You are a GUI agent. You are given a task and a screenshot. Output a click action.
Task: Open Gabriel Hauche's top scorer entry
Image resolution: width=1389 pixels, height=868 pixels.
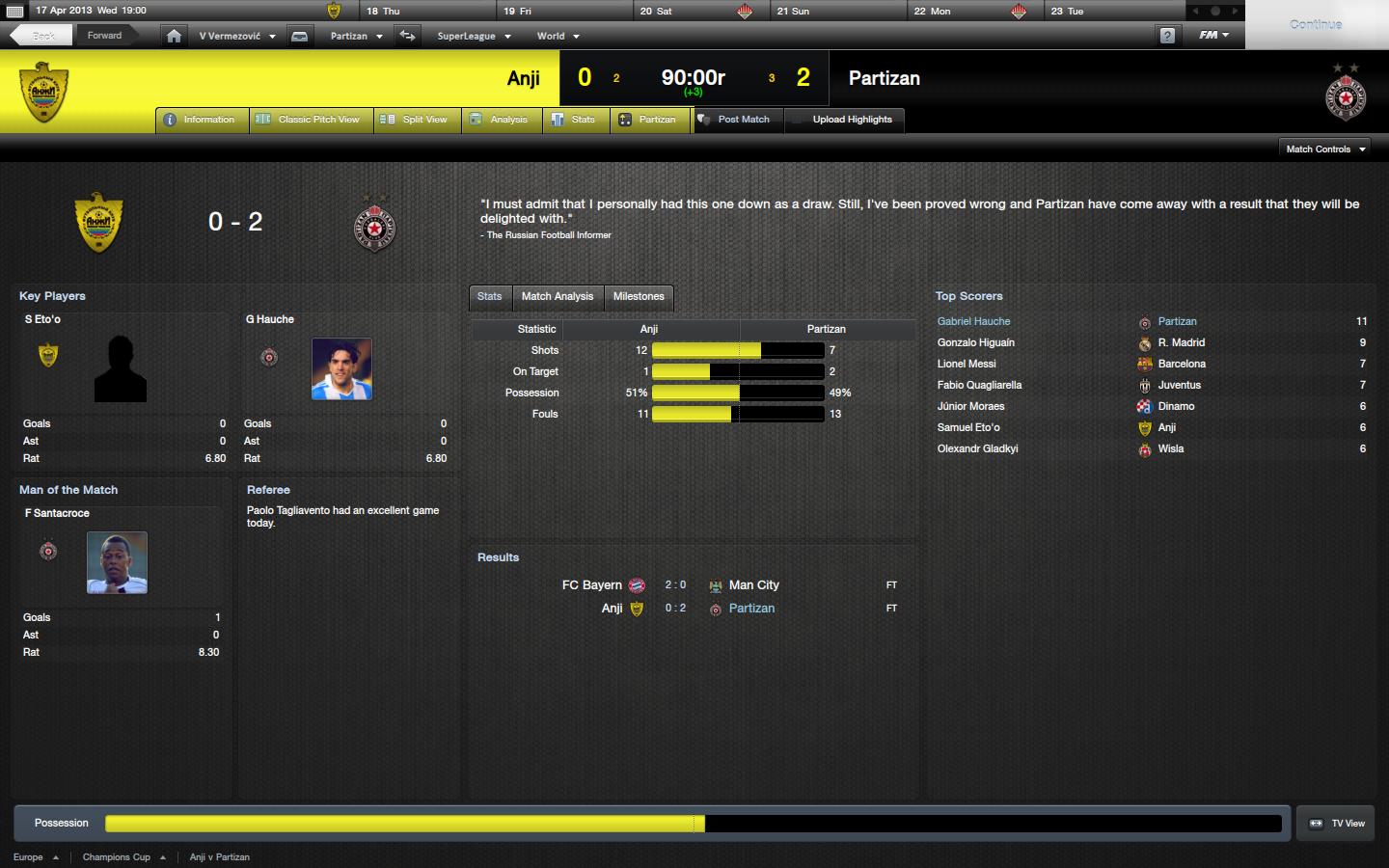coord(973,321)
